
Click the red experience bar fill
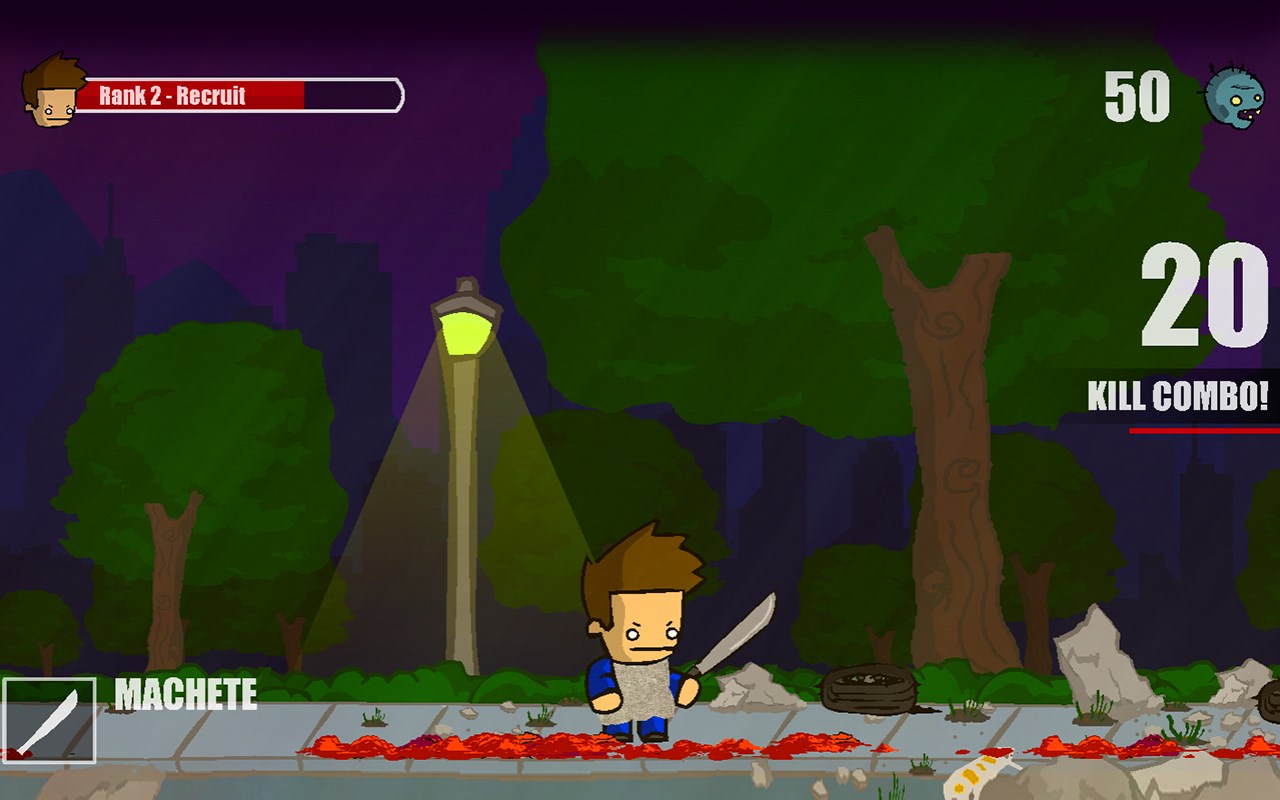point(190,93)
